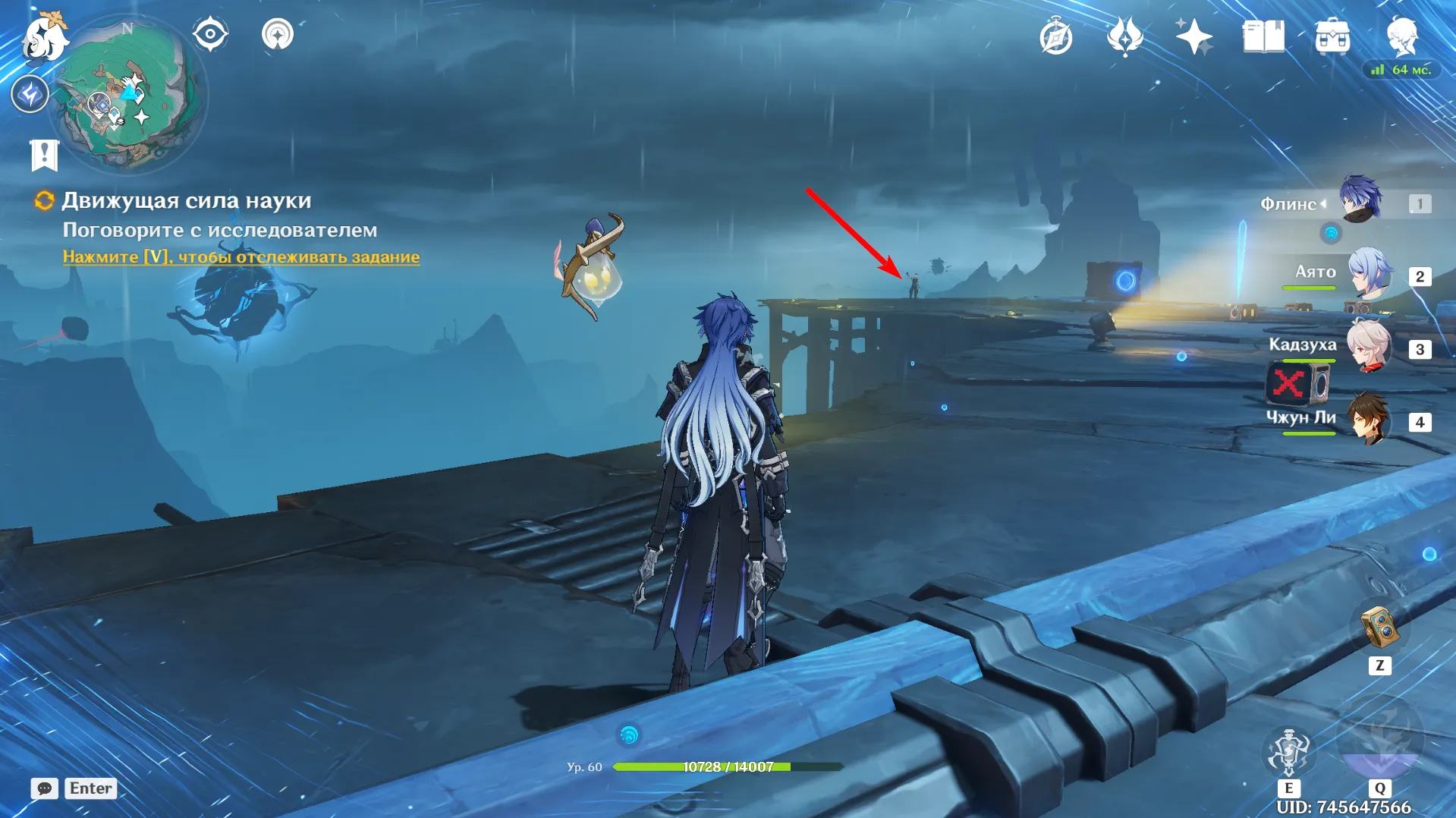Open the events four-point star icon
The image size is (1456, 818).
pyautogui.click(x=1124, y=36)
